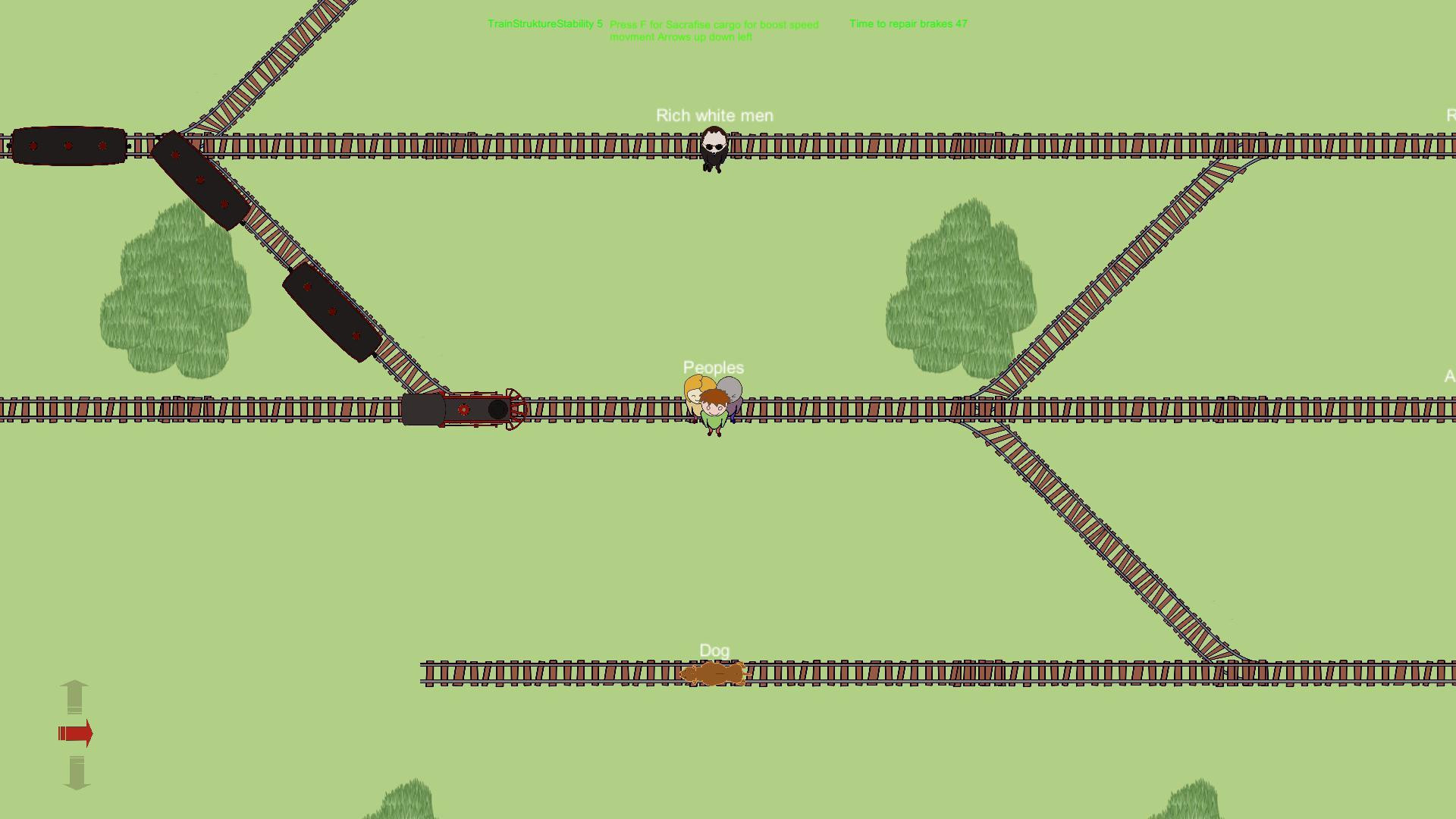1456x819 pixels.
Task: Click the R label at the right edge
Action: [x=1449, y=115]
